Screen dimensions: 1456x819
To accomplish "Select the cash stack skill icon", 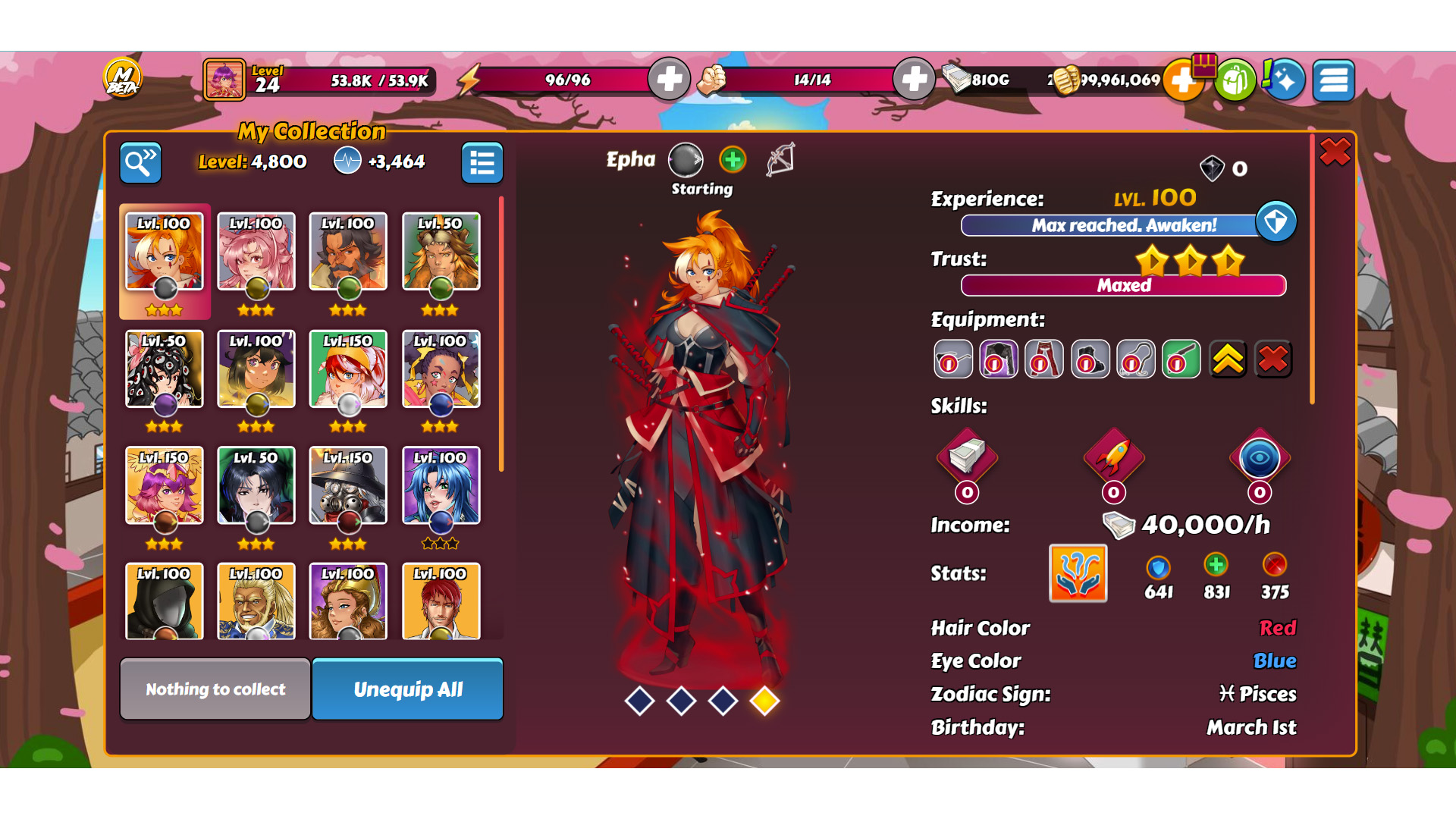I will (x=967, y=457).
